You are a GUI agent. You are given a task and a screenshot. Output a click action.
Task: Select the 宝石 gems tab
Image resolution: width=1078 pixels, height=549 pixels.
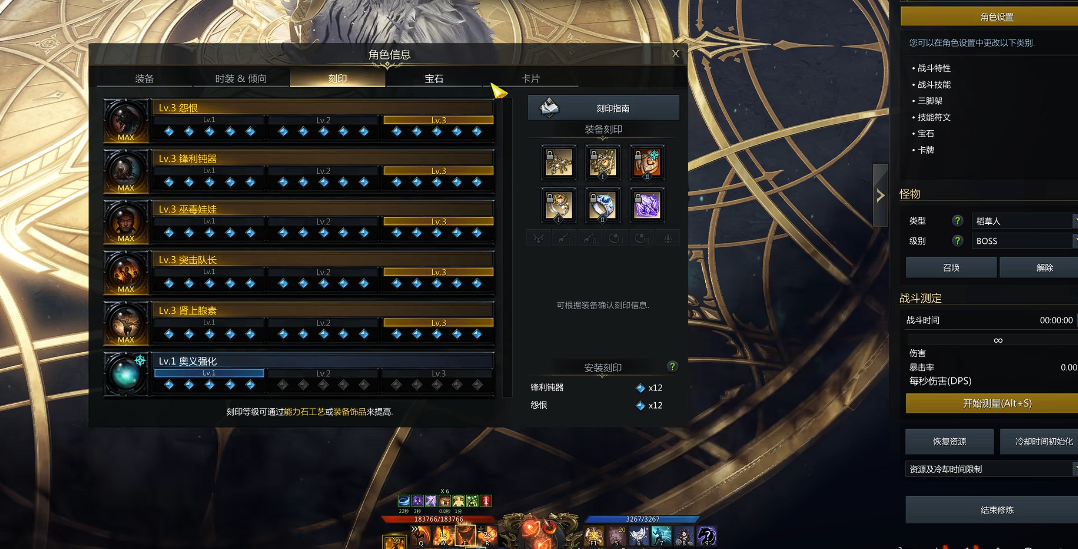point(434,78)
